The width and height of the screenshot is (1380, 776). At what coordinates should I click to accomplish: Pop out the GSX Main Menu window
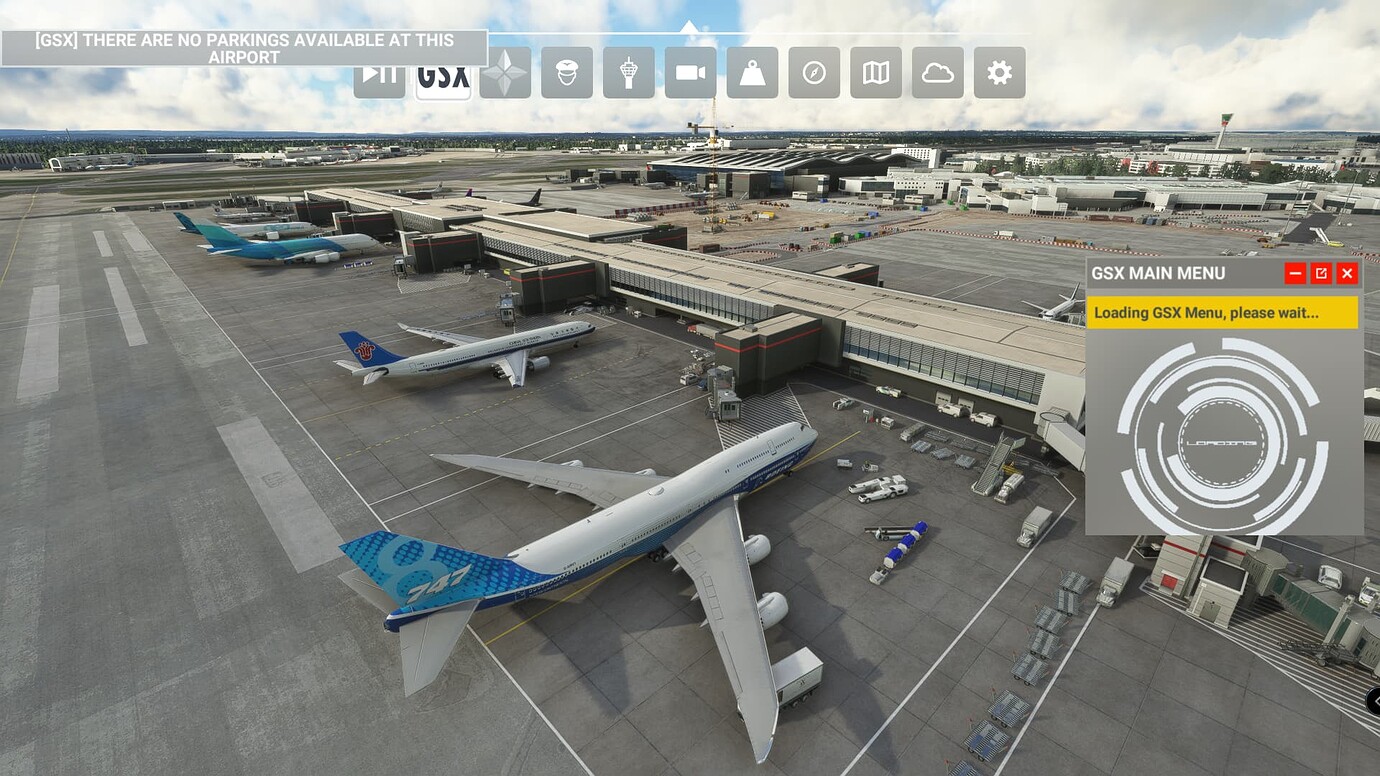[1321, 272]
